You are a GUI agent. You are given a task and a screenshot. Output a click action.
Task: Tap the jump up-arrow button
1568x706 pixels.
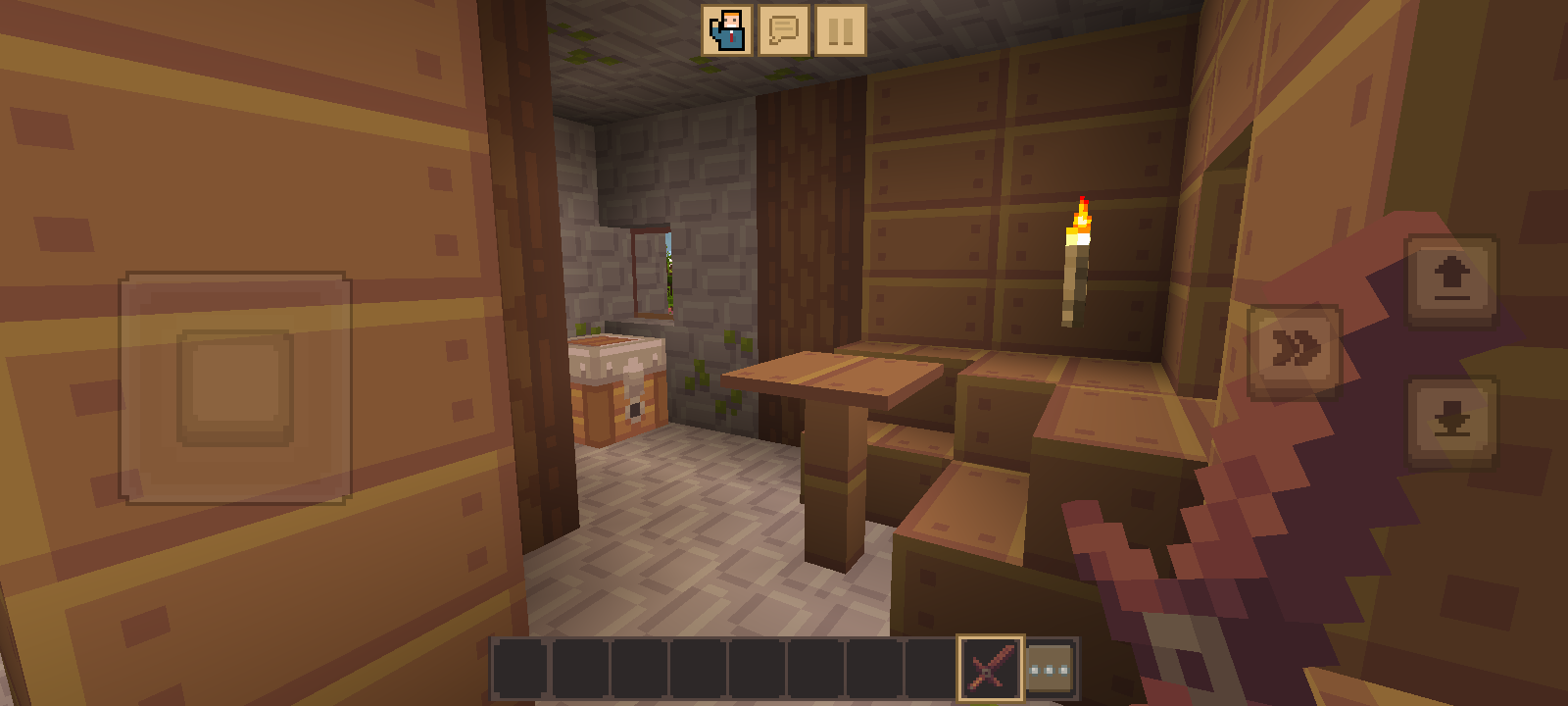point(1451,279)
